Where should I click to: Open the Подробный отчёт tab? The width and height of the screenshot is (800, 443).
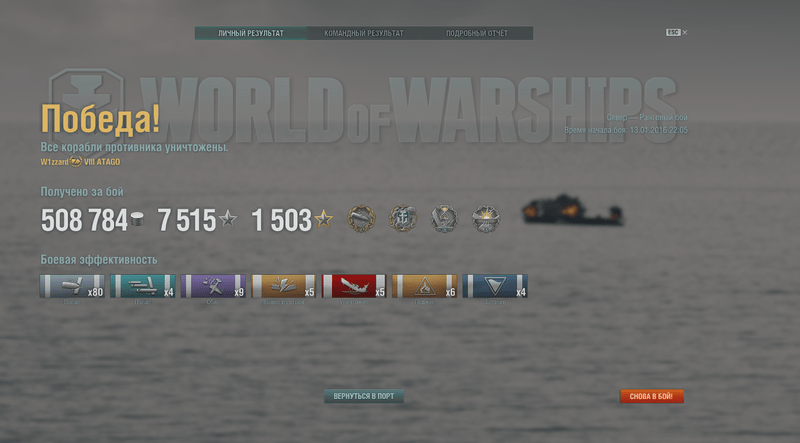(476, 33)
